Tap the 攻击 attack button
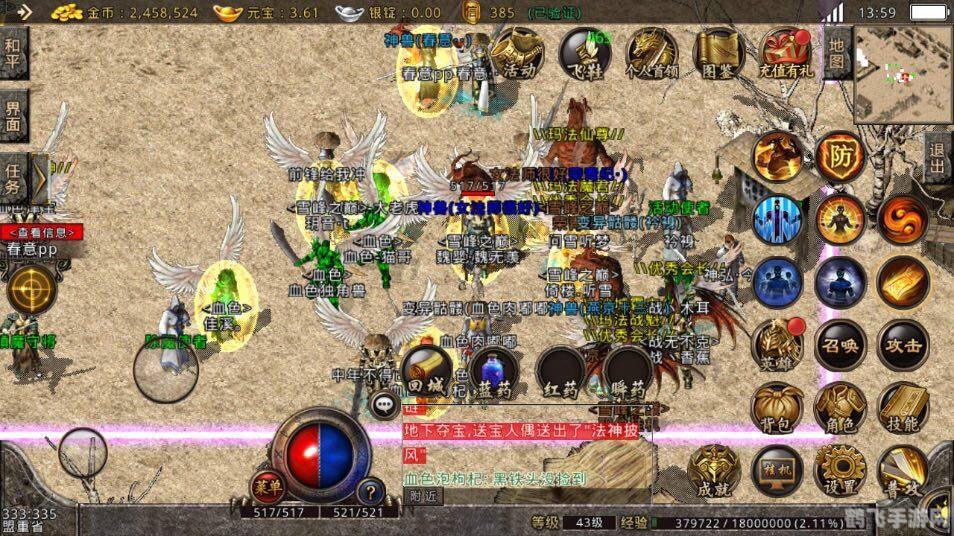Image resolution: width=954 pixels, height=536 pixels. click(903, 346)
